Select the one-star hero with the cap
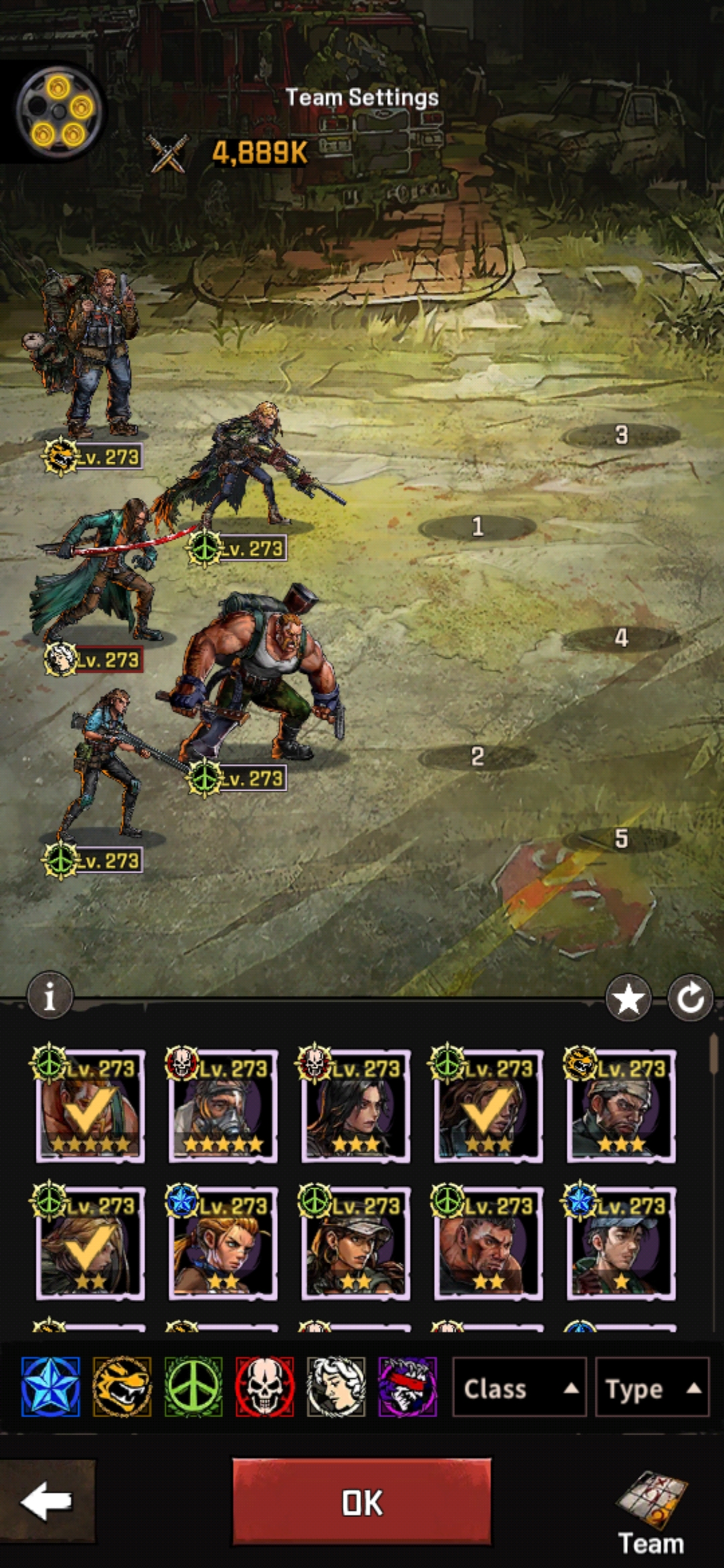 [621, 1244]
